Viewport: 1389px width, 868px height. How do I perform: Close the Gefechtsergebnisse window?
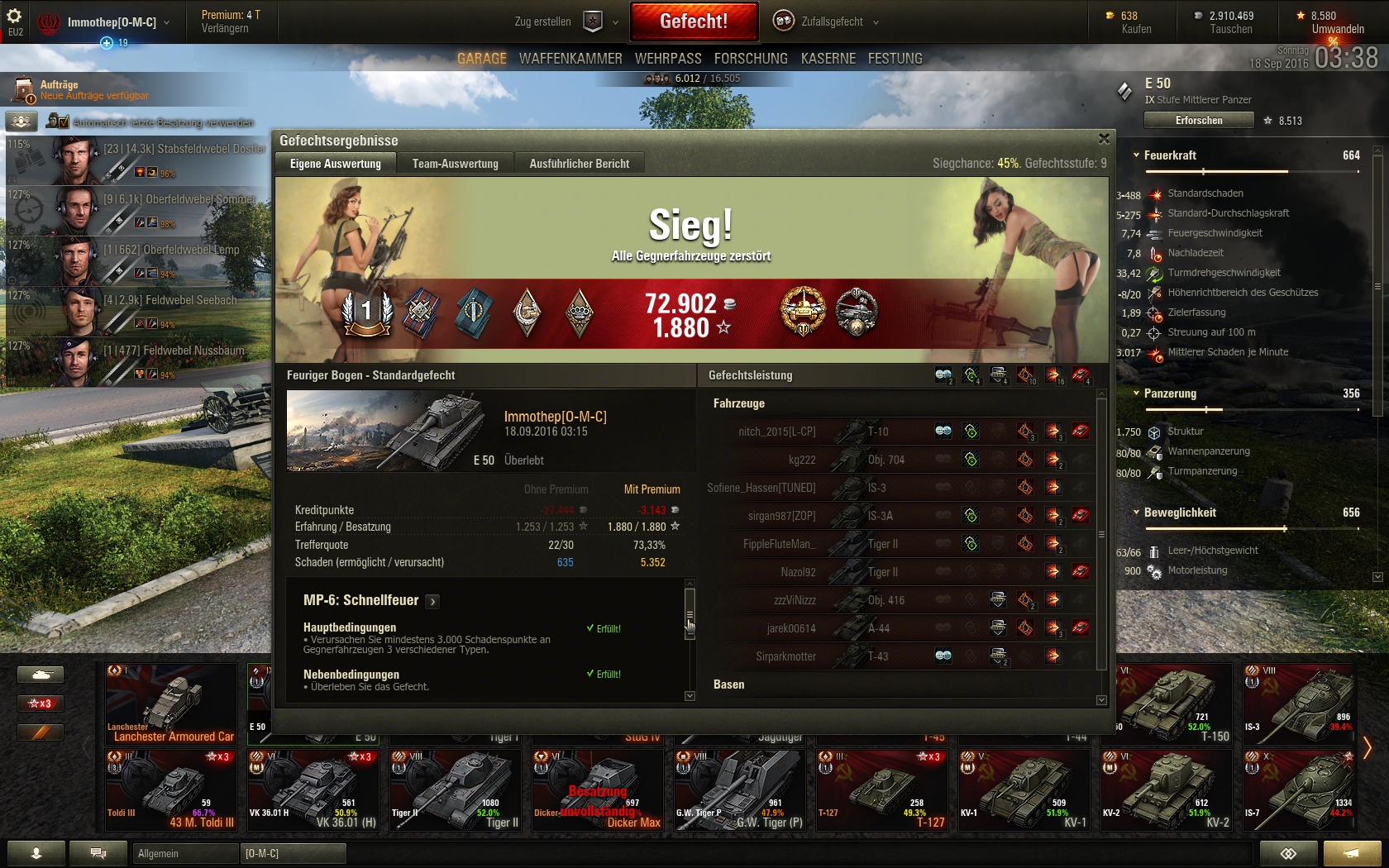pos(1104,139)
